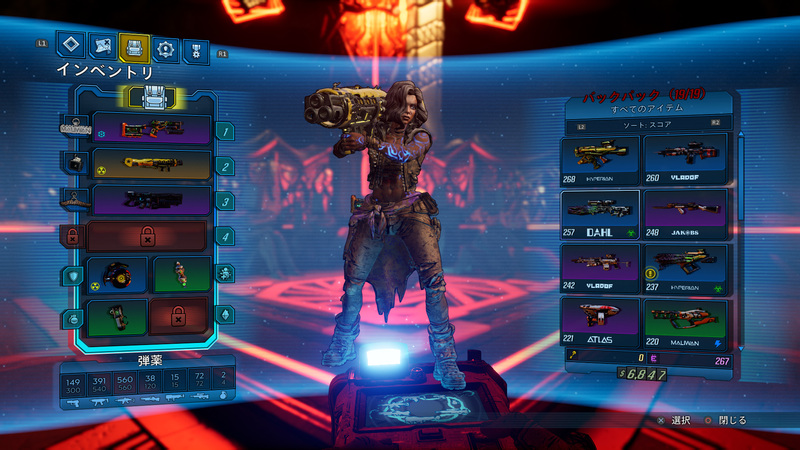Change the backpack sort order
This screenshot has height=450, width=800.
click(x=650, y=125)
